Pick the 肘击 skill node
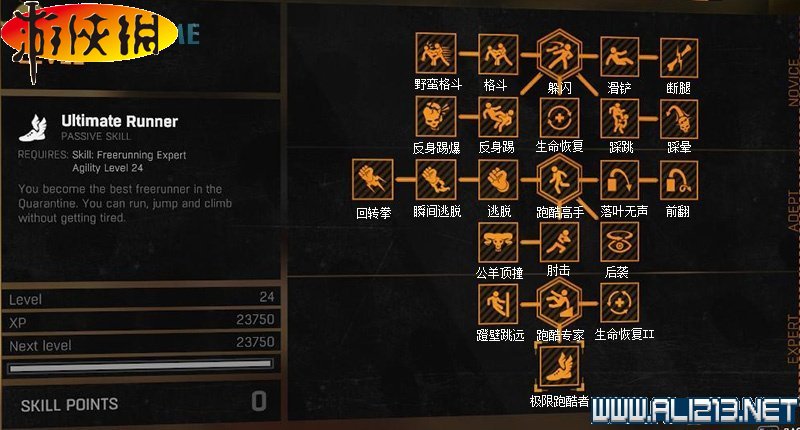The height and width of the screenshot is (430, 800). (558, 241)
